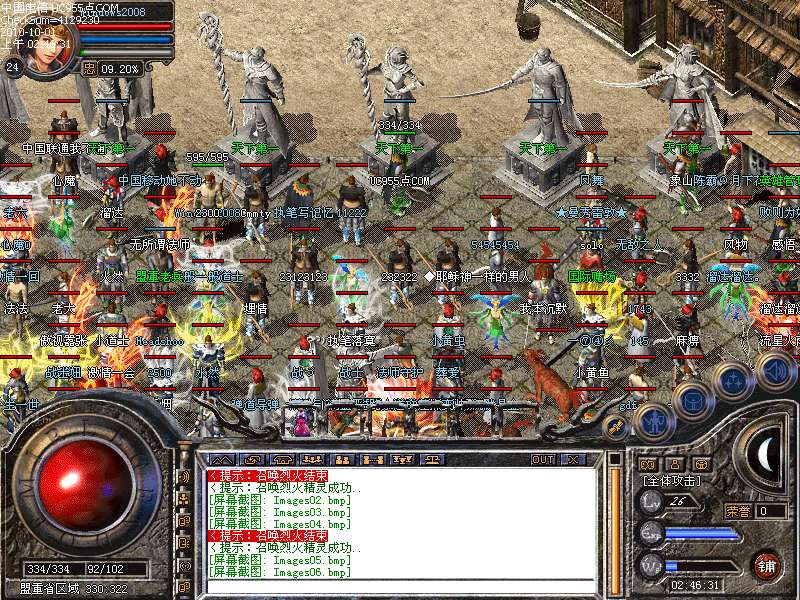800x600 pixels.
Task: Close with the X button above chat
Action: [x=573, y=460]
